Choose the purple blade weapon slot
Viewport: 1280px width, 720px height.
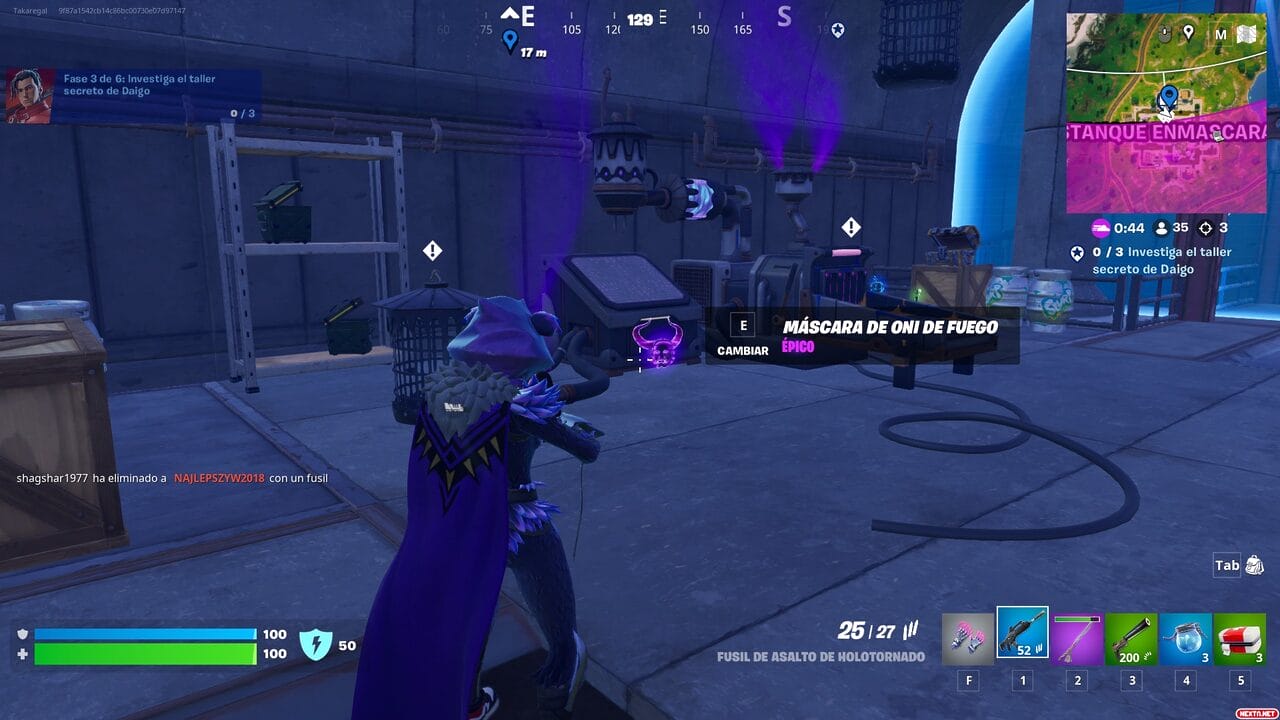coord(1077,639)
